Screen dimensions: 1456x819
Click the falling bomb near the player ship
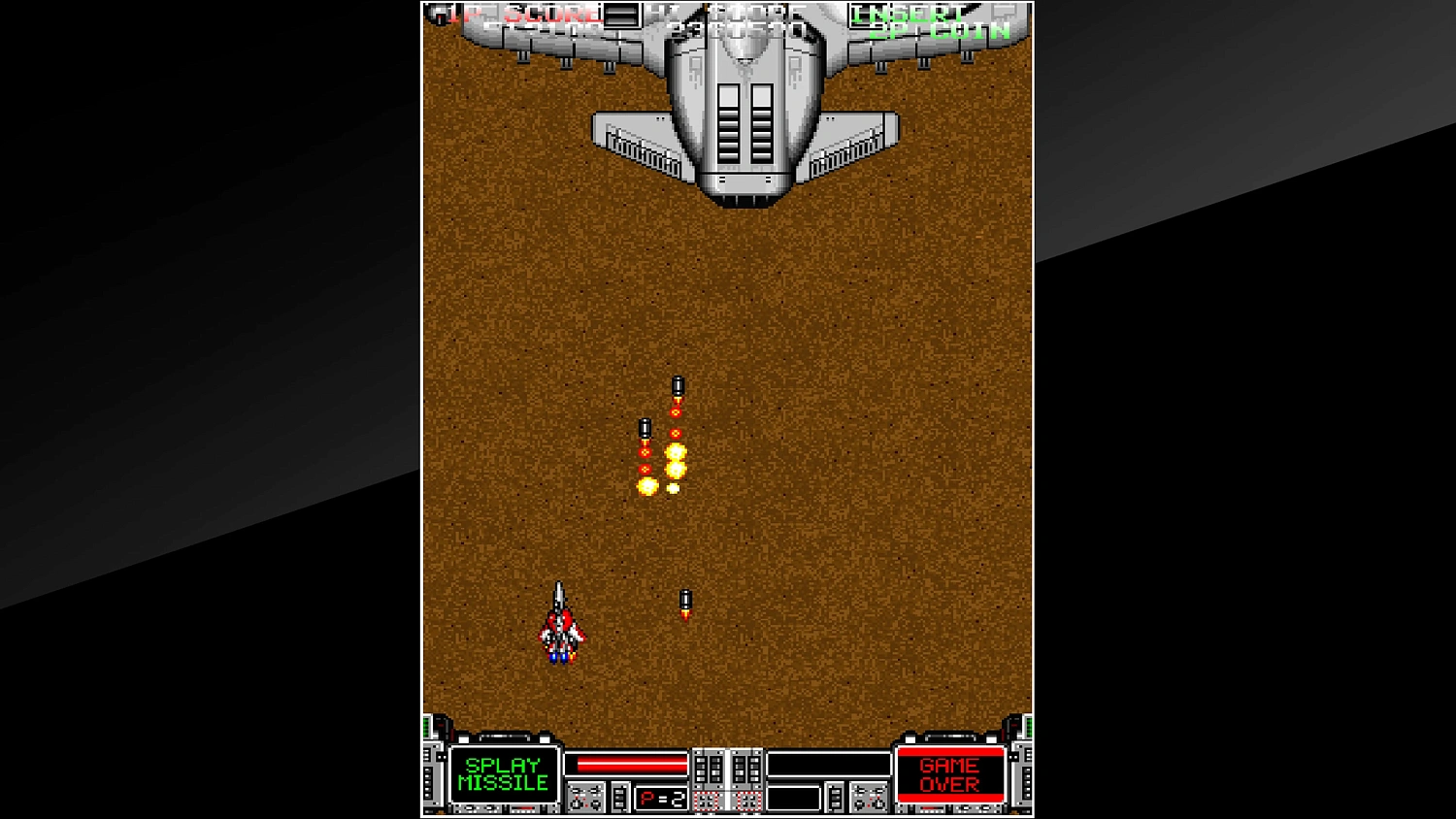[684, 600]
